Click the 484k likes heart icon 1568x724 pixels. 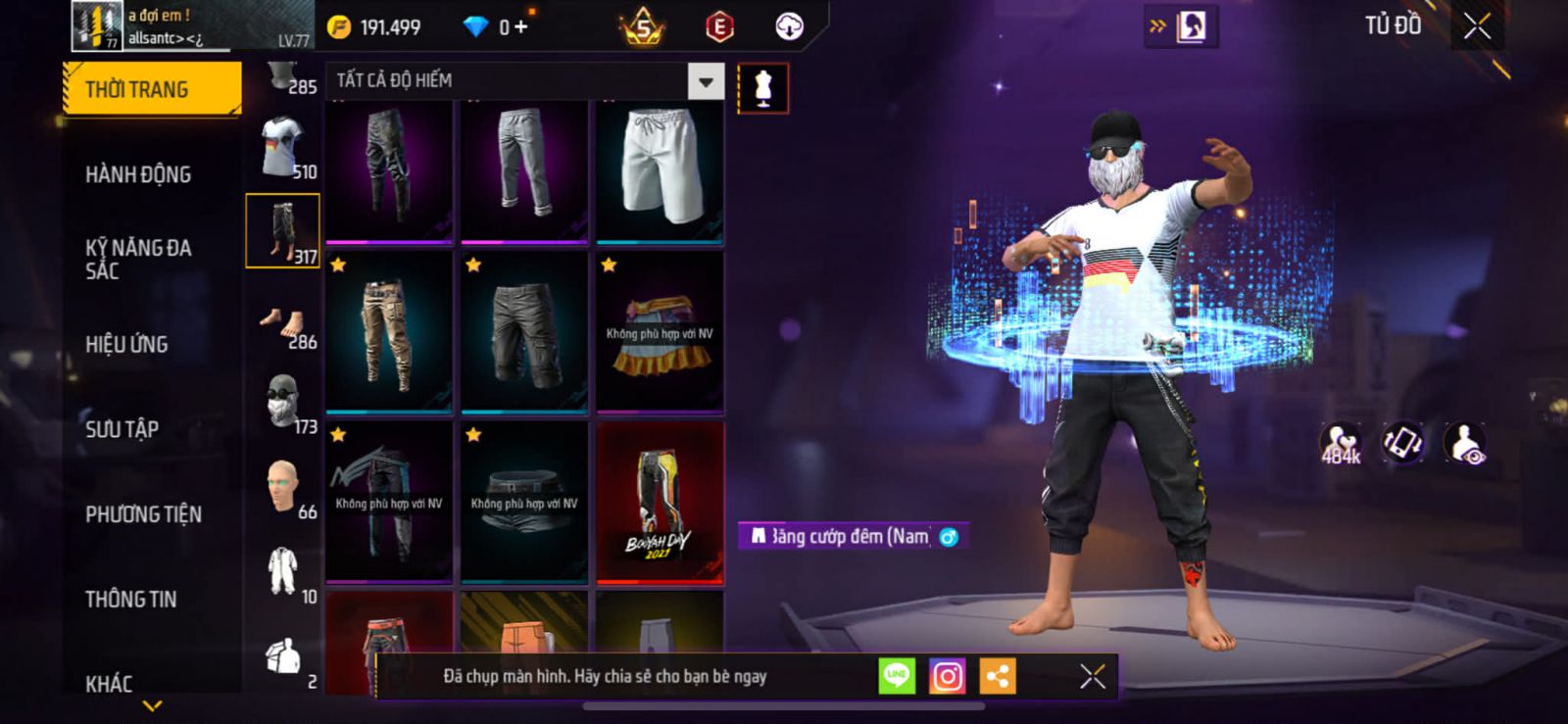pos(1341,443)
